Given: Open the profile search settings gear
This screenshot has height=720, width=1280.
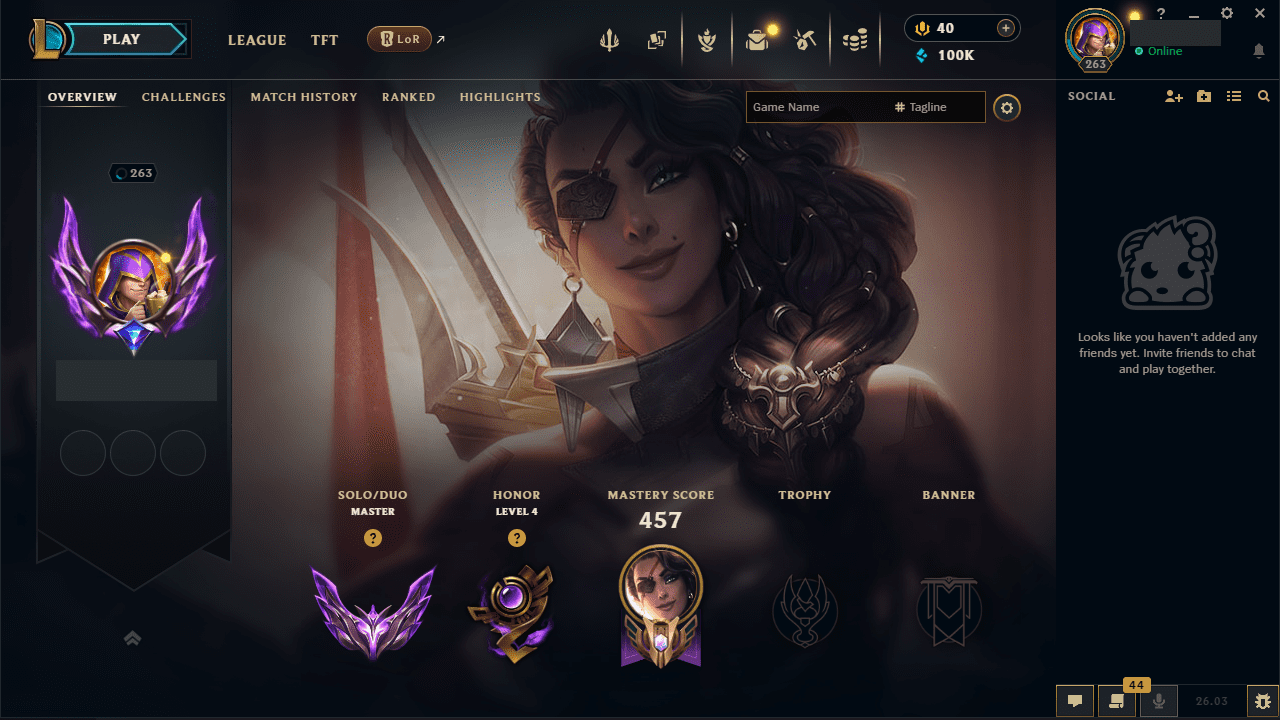Looking at the screenshot, I should click(x=1007, y=107).
